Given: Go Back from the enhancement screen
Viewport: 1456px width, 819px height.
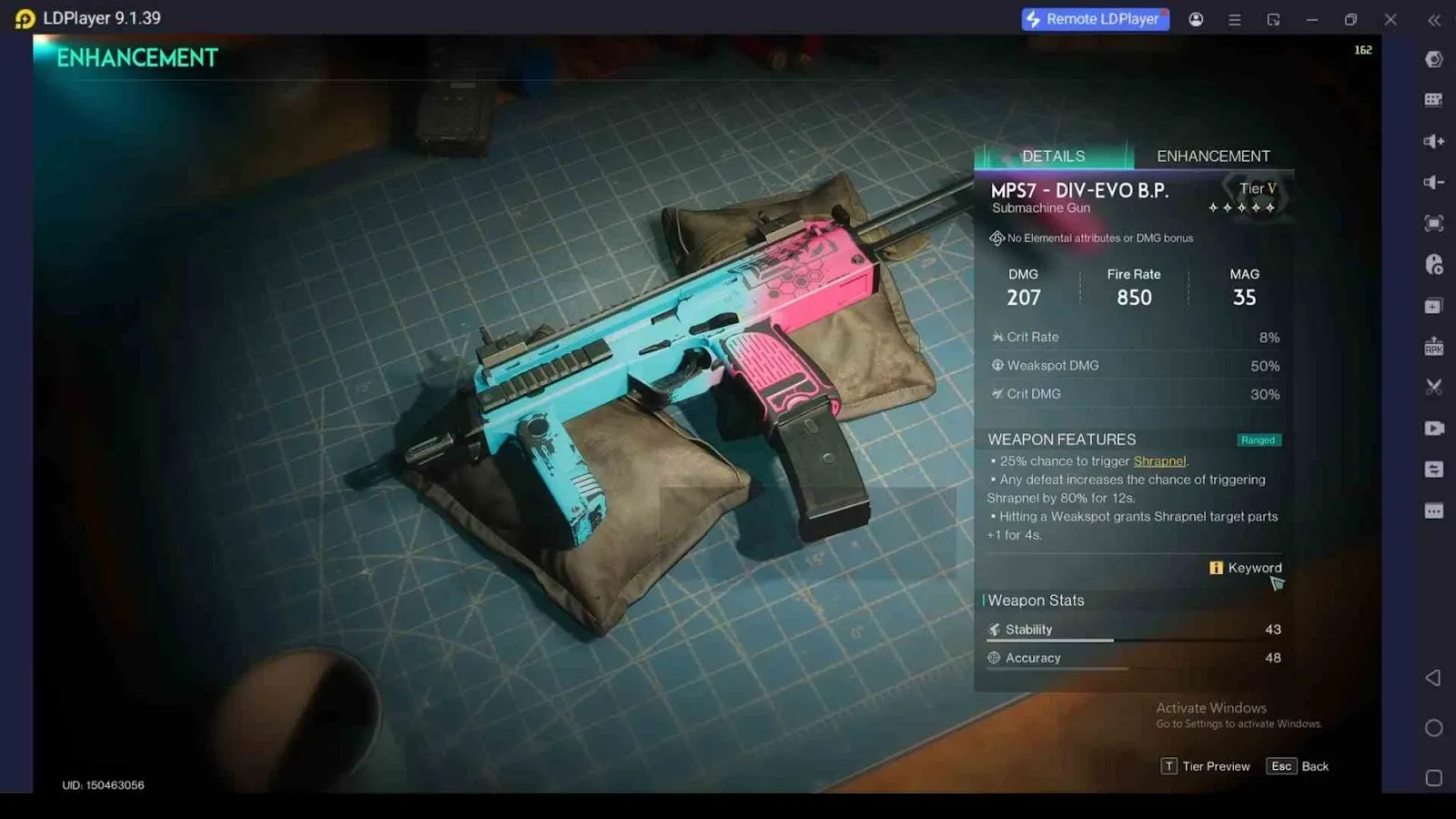Looking at the screenshot, I should click(1299, 766).
